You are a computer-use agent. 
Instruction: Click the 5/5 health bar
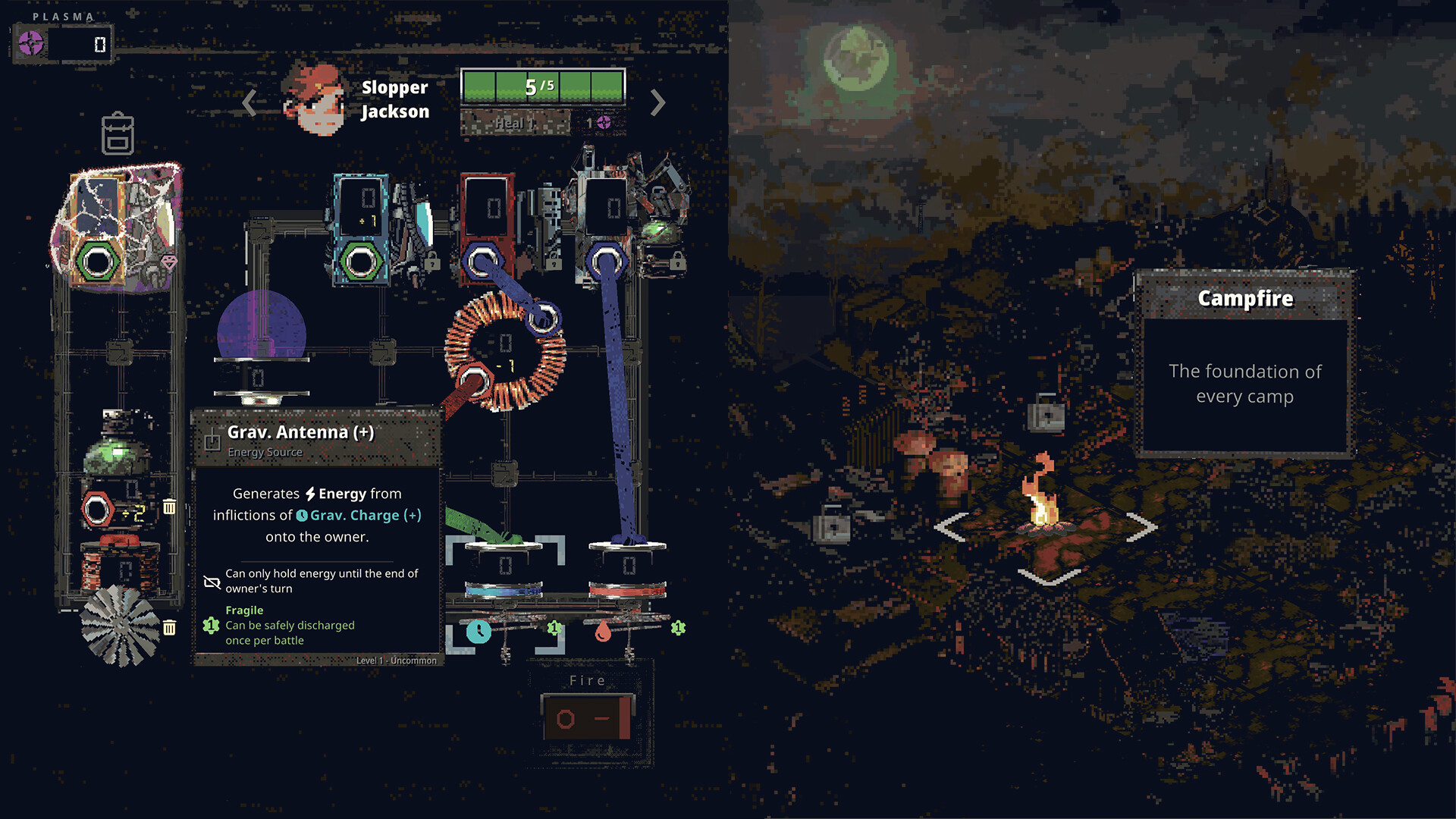point(542,85)
